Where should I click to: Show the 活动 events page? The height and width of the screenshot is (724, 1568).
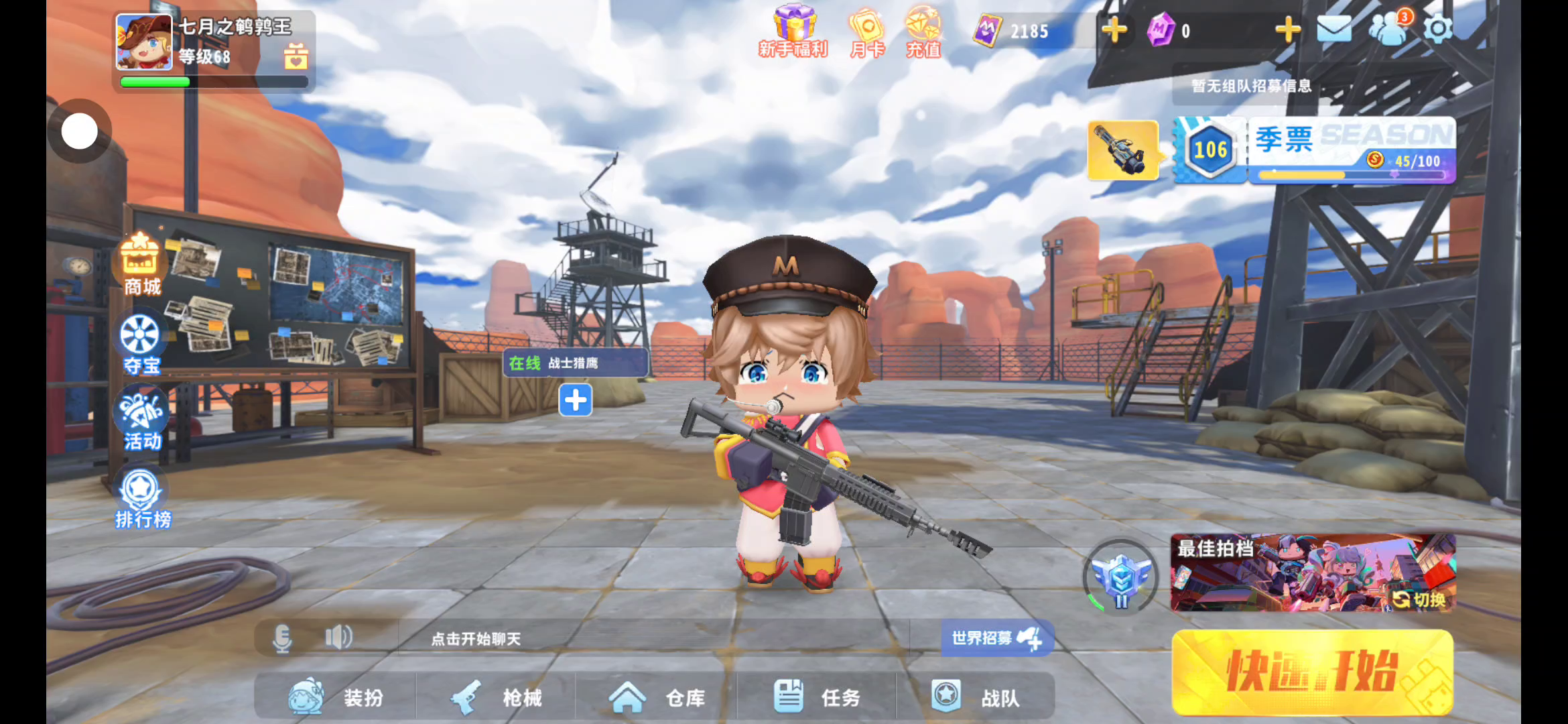(141, 420)
